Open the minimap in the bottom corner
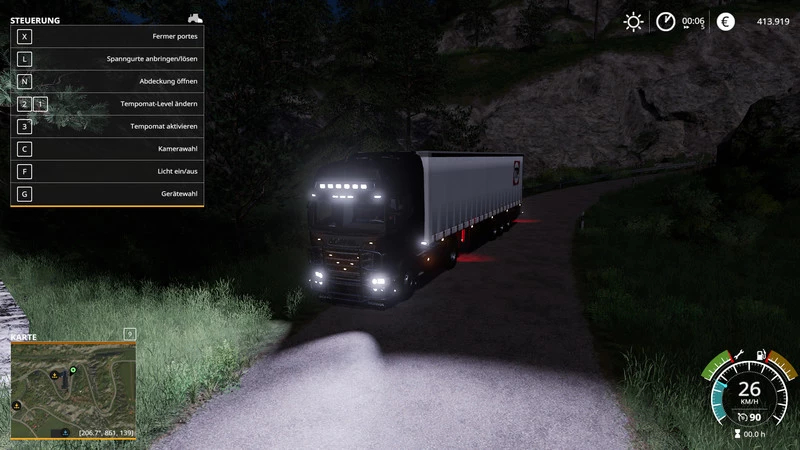 point(72,385)
